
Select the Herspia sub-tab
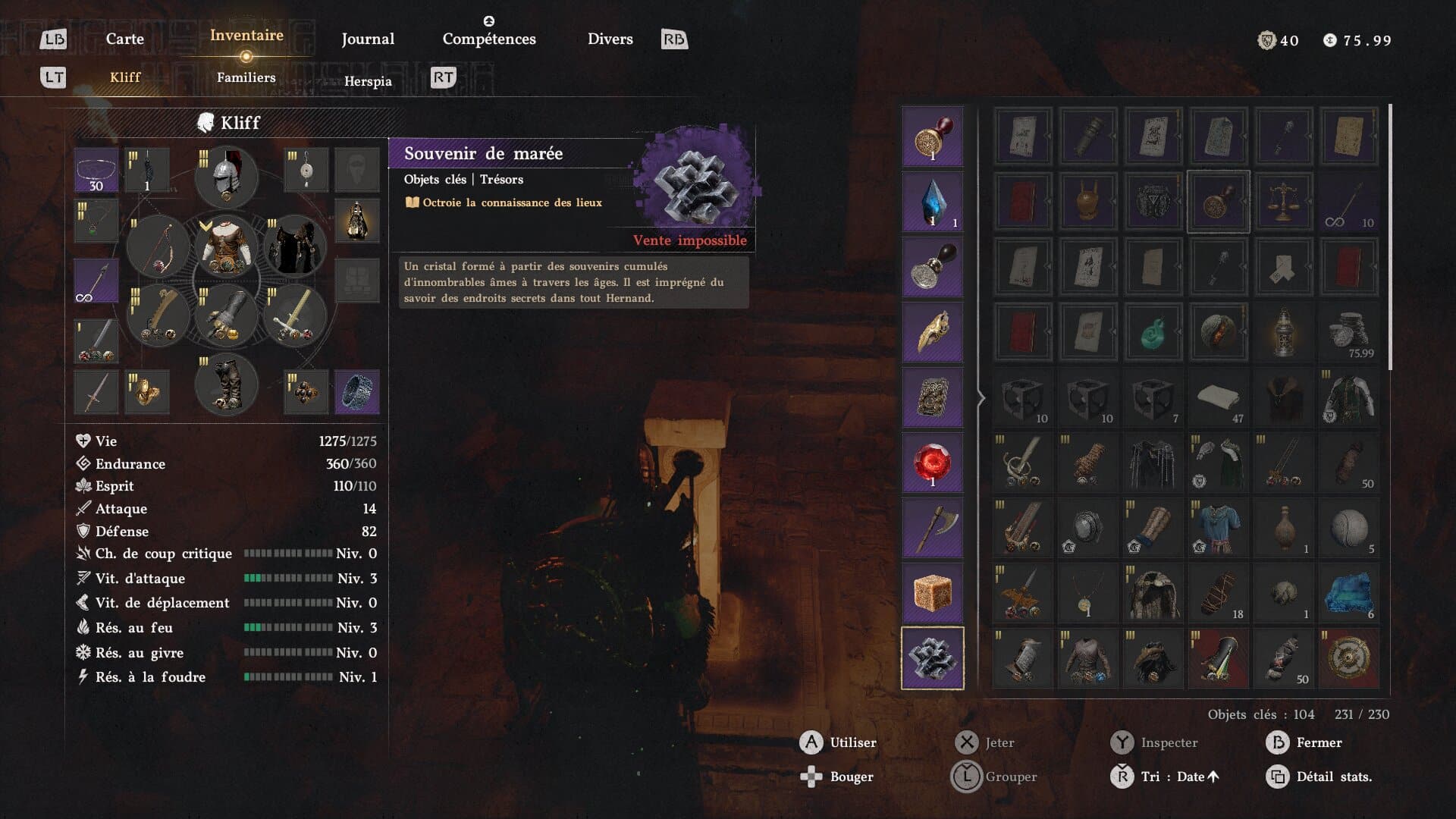click(368, 81)
